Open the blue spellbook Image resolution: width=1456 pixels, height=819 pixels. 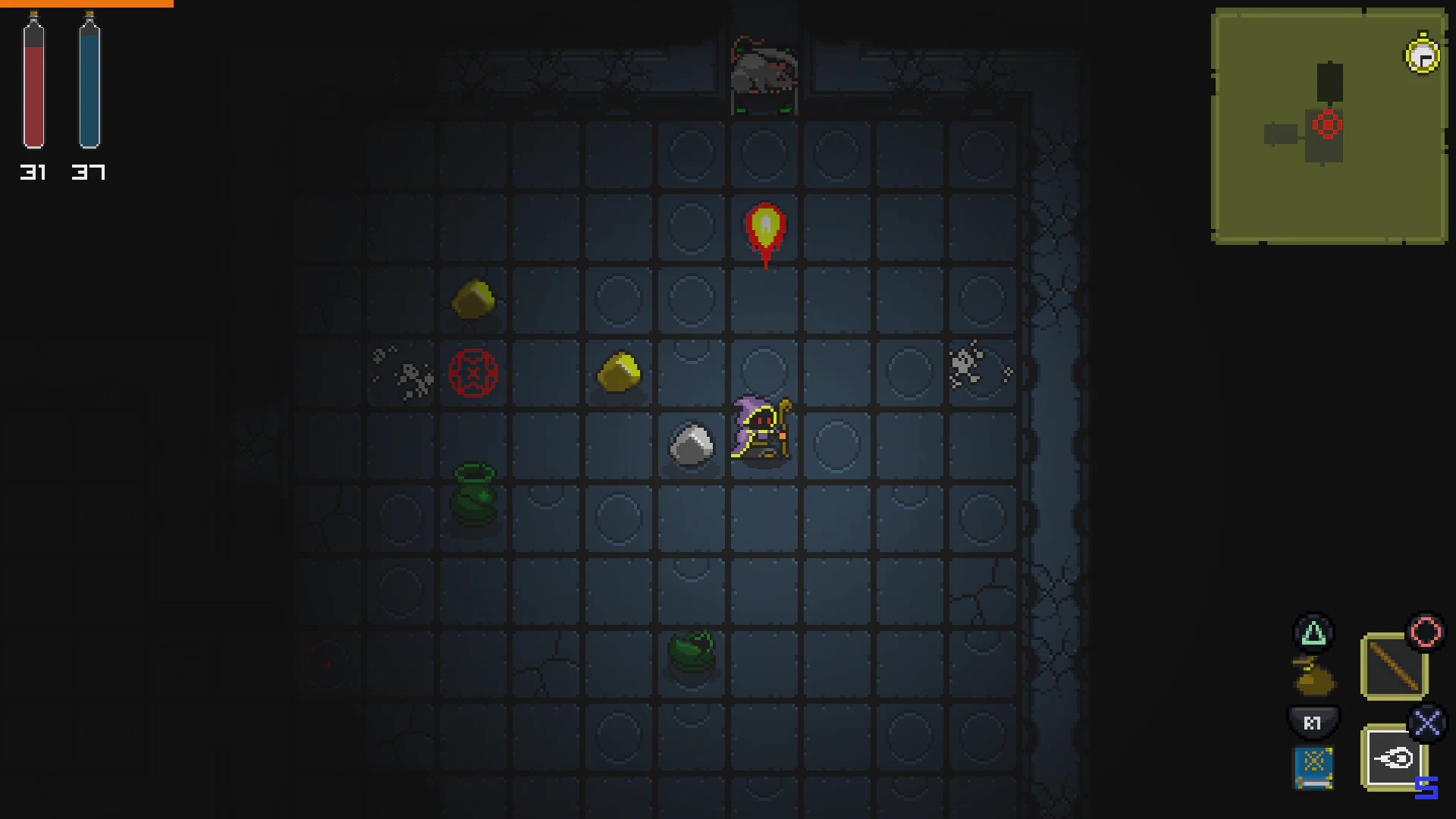coord(1314,766)
